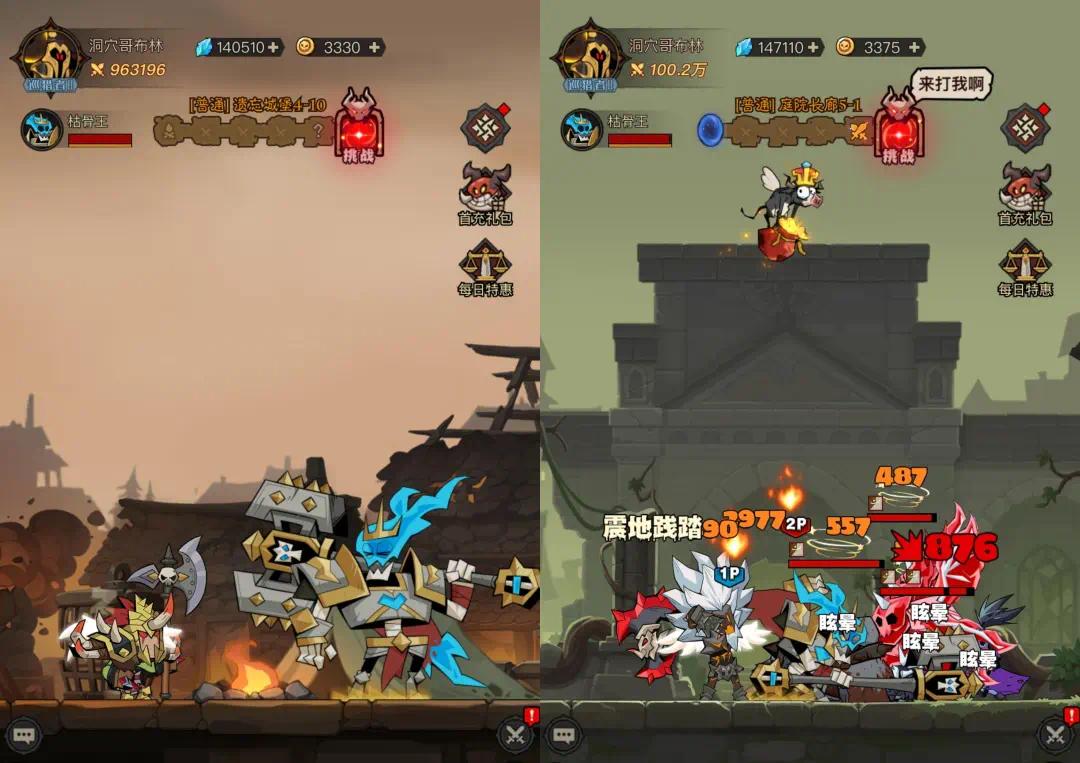
Task: Select the 枯骨王 portrait on the left screen
Action: pos(42,130)
